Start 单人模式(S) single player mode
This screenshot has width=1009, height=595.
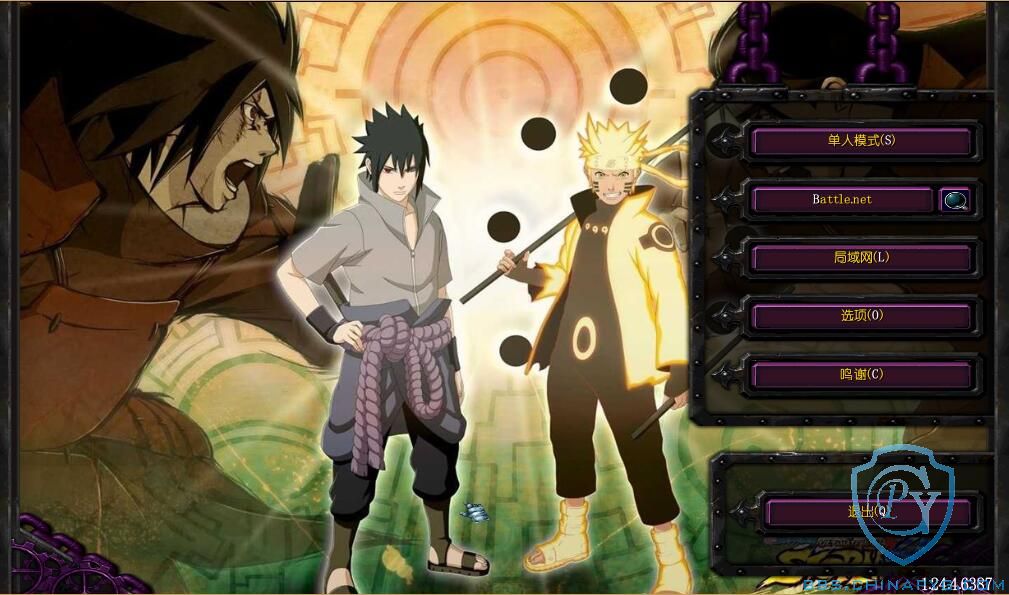click(860, 141)
